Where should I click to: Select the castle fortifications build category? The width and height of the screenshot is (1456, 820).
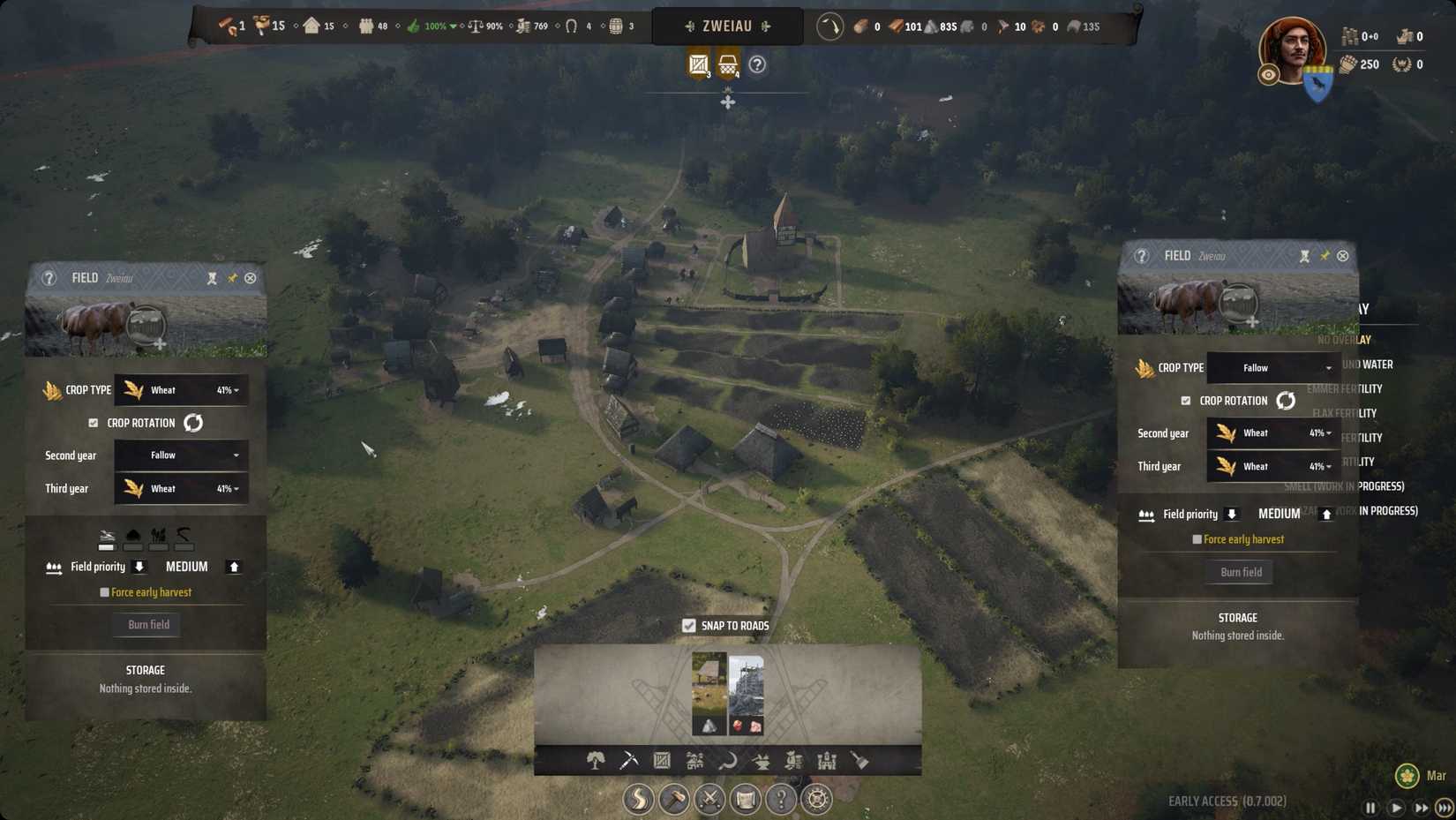(x=826, y=759)
